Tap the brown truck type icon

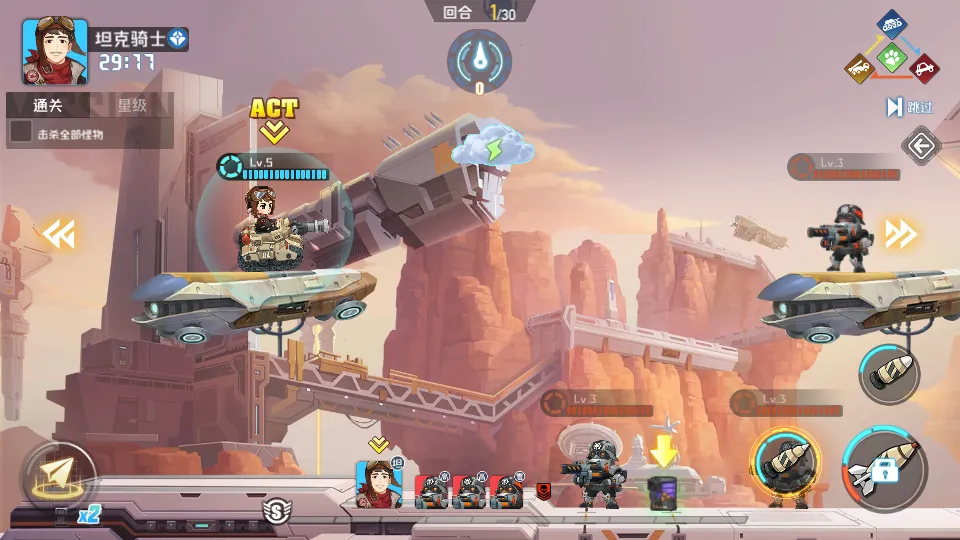(859, 68)
